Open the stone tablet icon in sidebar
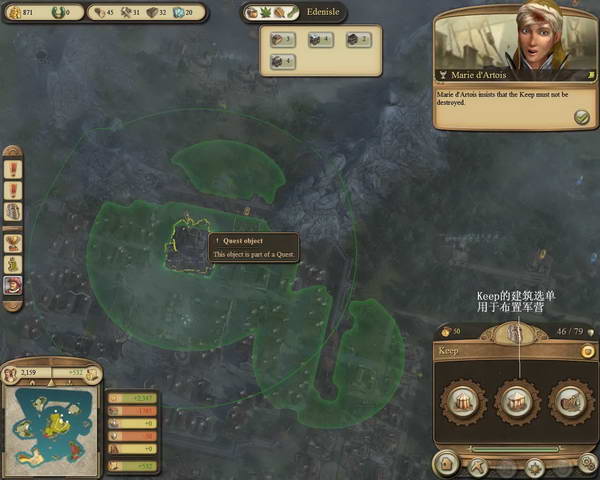 [13, 212]
